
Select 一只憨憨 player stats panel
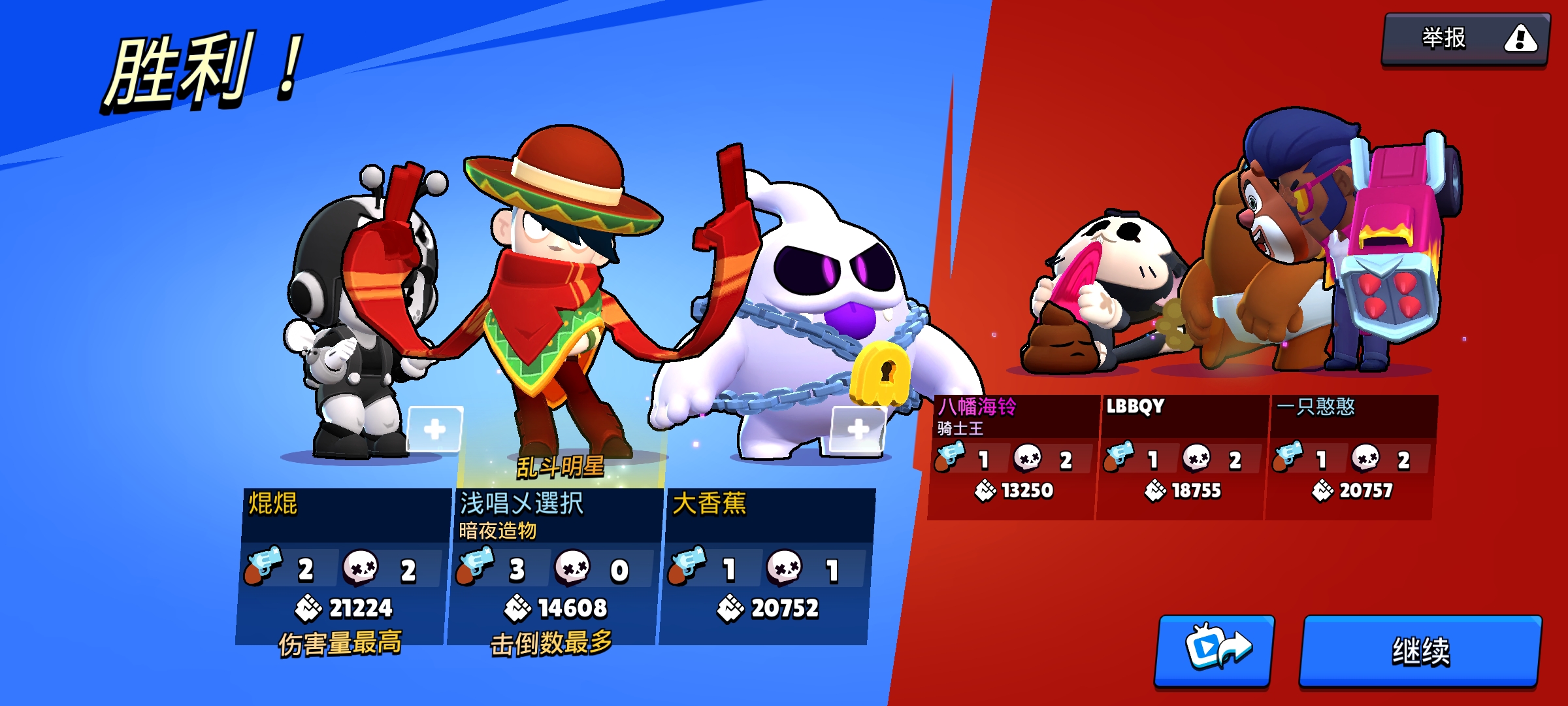pos(1350,456)
